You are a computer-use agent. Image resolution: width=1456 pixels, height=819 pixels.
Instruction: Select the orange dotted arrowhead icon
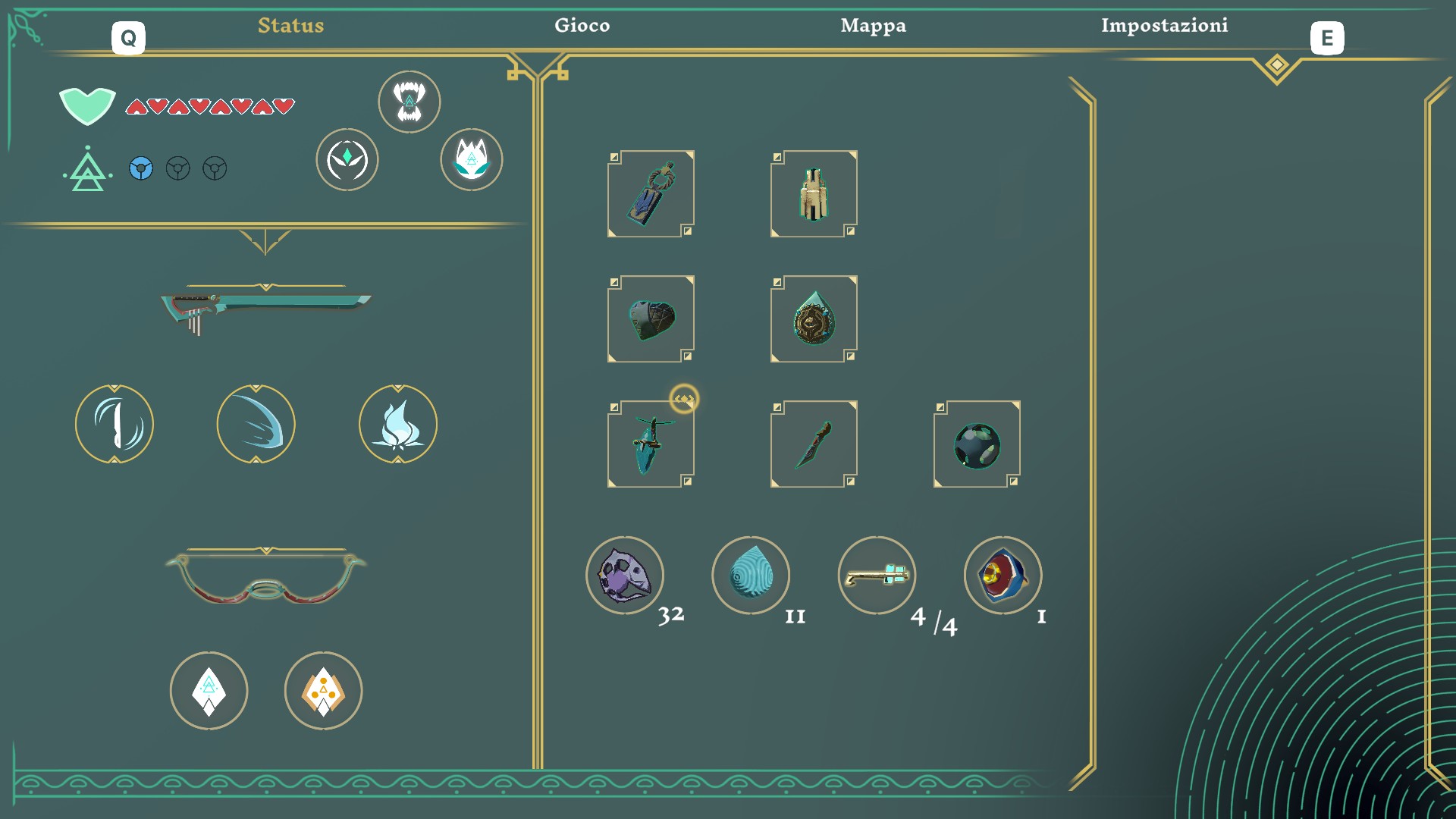(x=324, y=691)
